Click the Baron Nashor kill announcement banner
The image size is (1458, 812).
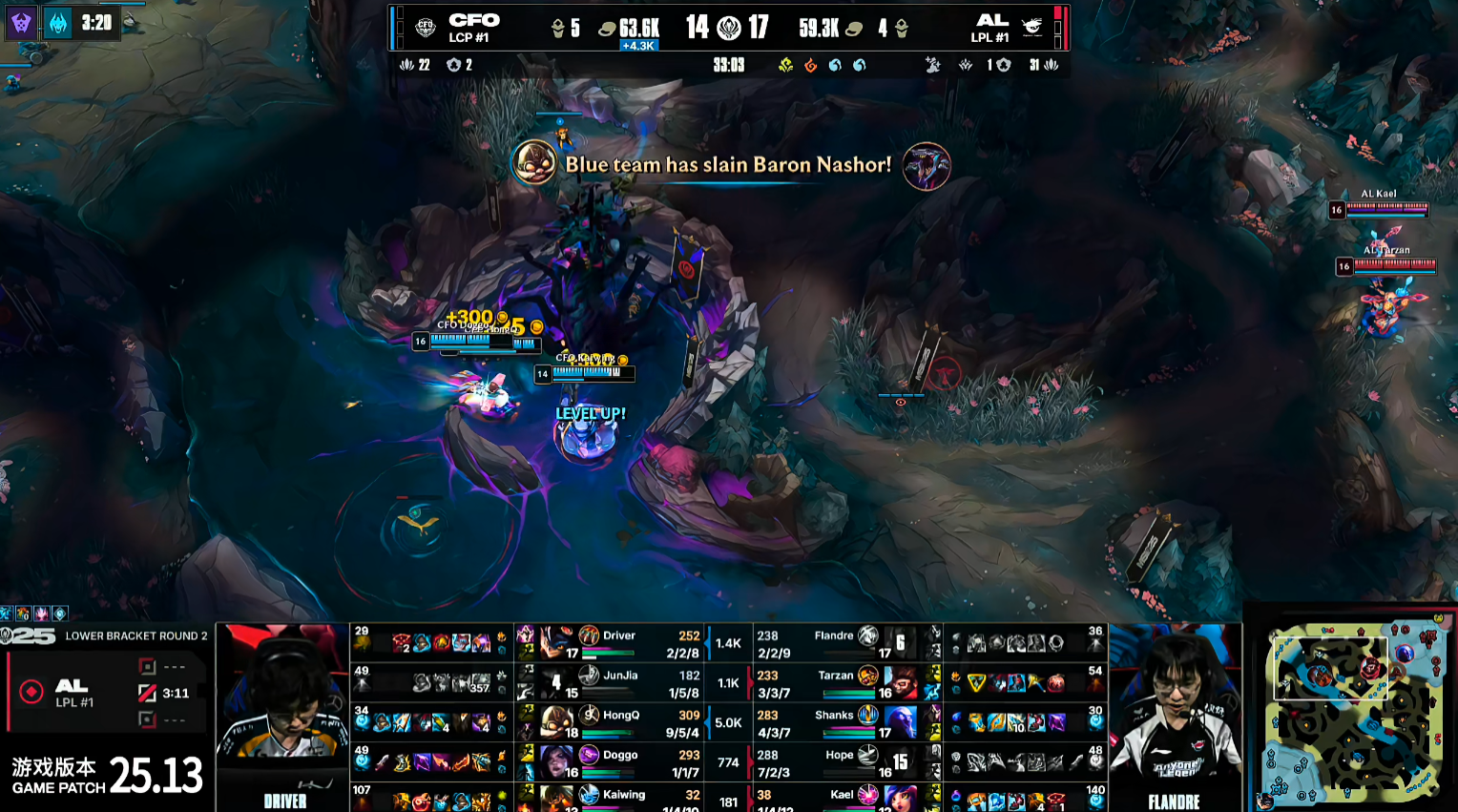[729, 165]
